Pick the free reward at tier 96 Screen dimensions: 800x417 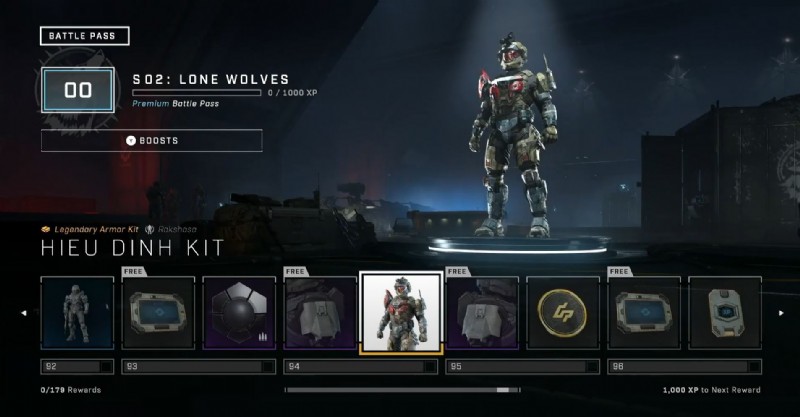[644, 313]
